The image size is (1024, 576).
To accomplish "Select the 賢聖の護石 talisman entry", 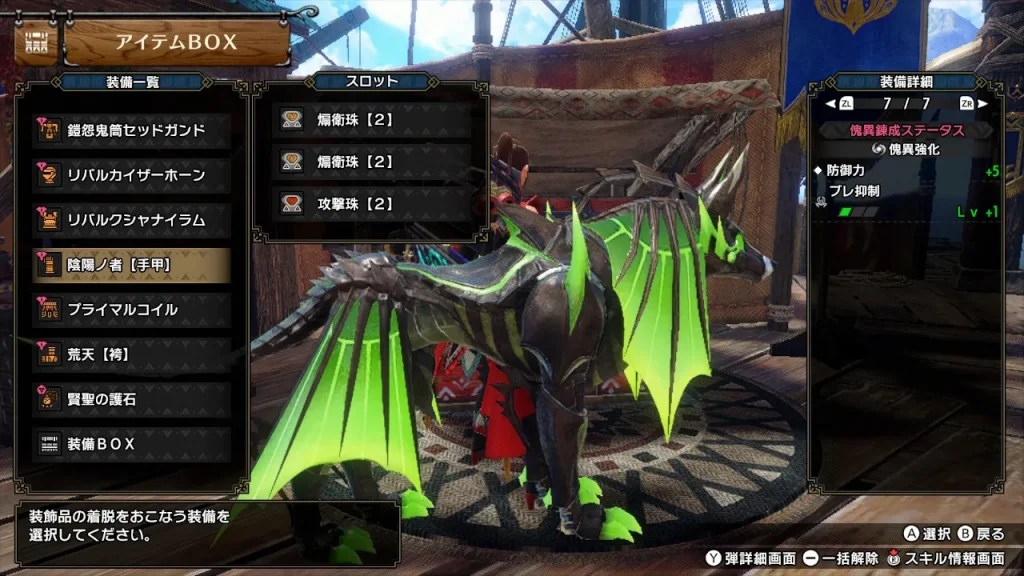I will coord(132,399).
